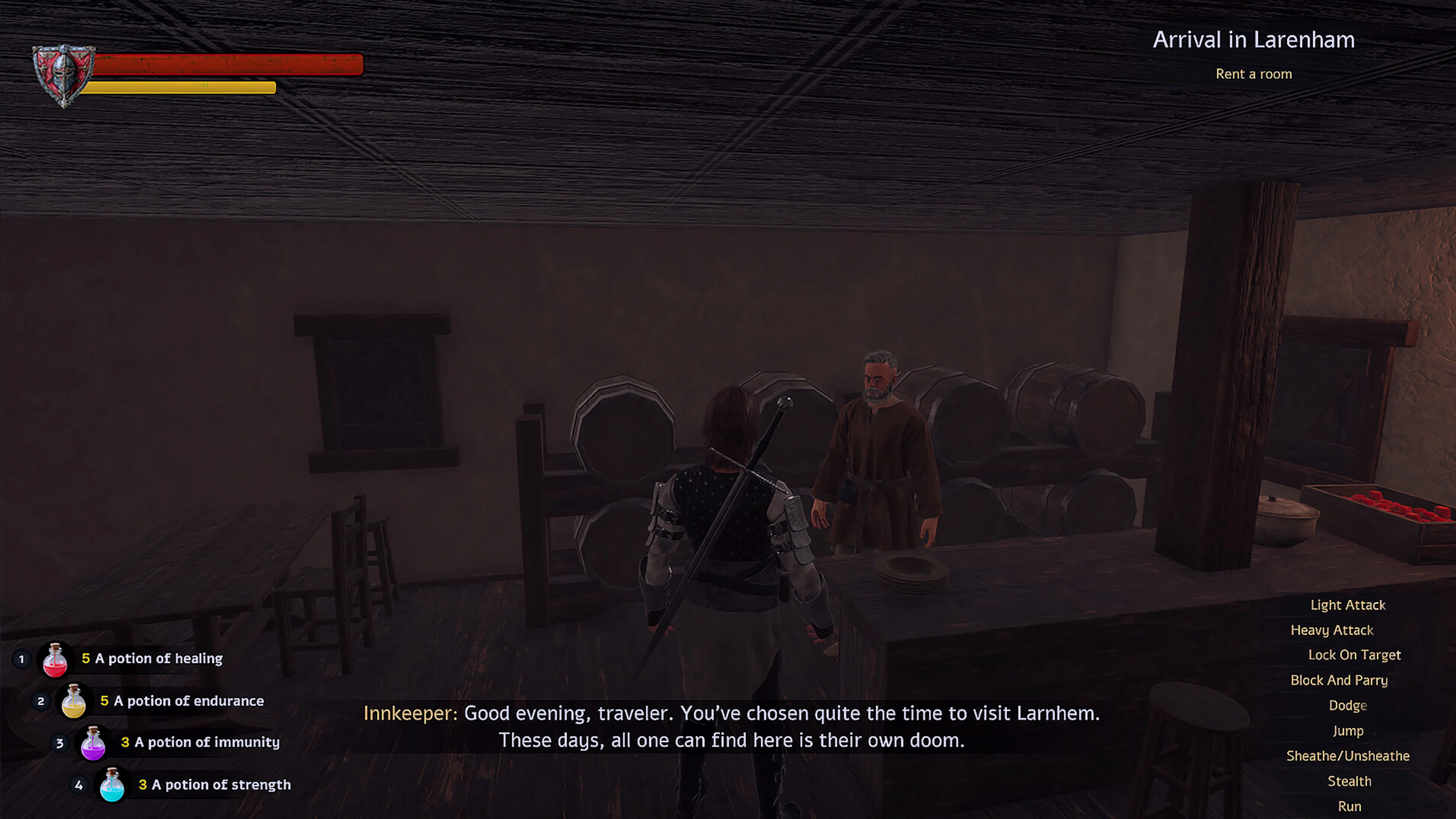The height and width of the screenshot is (819, 1456).
Task: Toggle Sheathe/Unsheathe weapon state
Action: coord(1348,756)
